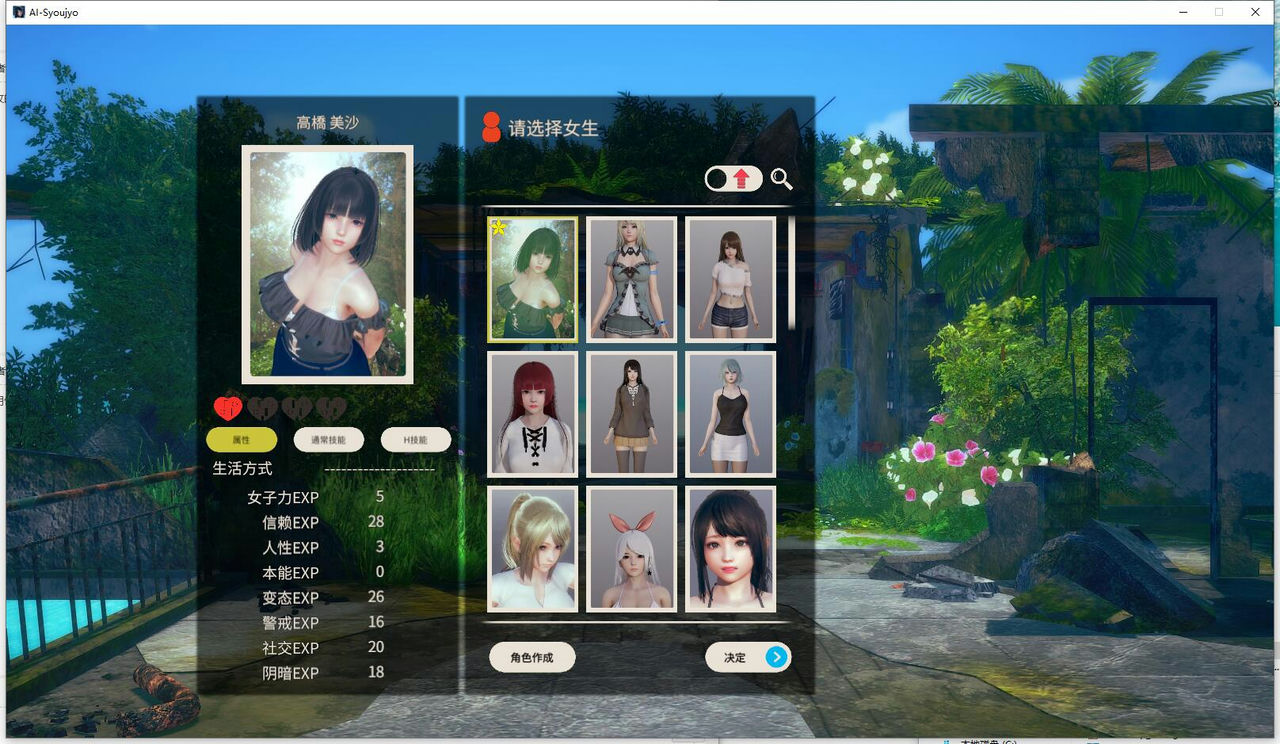
Task: Open search with the magnifying glass icon
Action: (x=781, y=180)
